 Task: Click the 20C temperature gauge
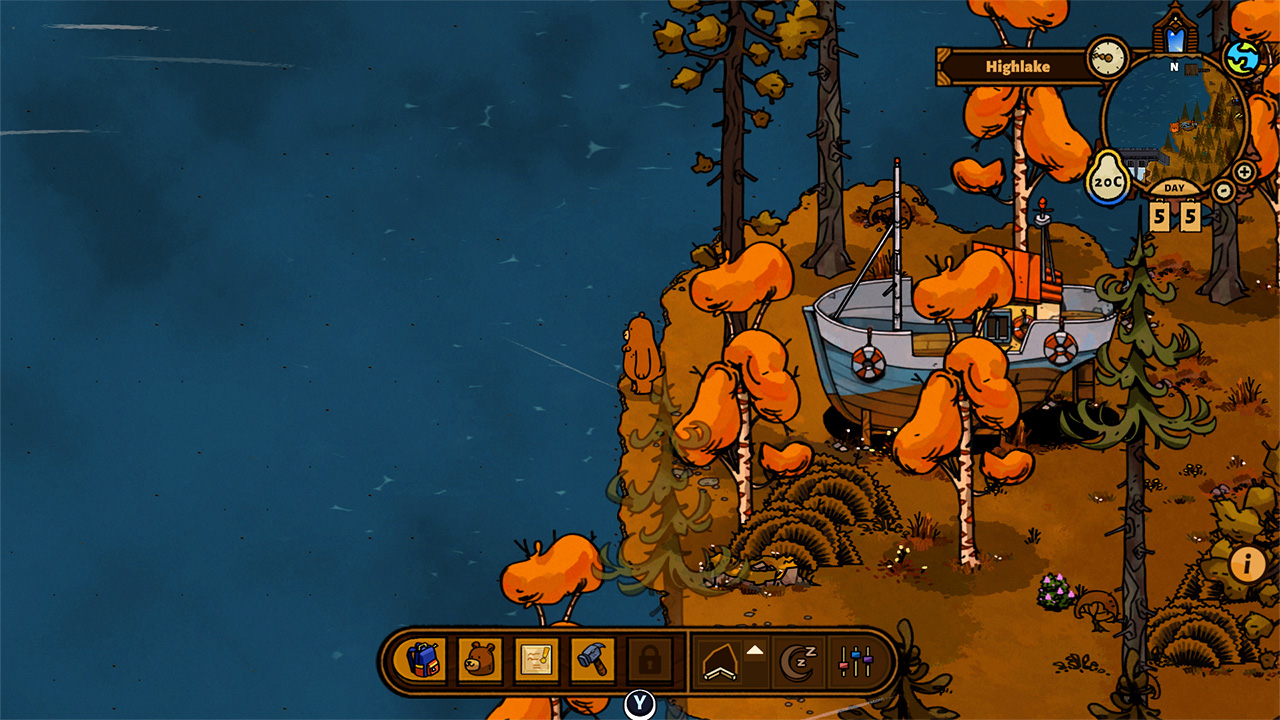click(1107, 182)
